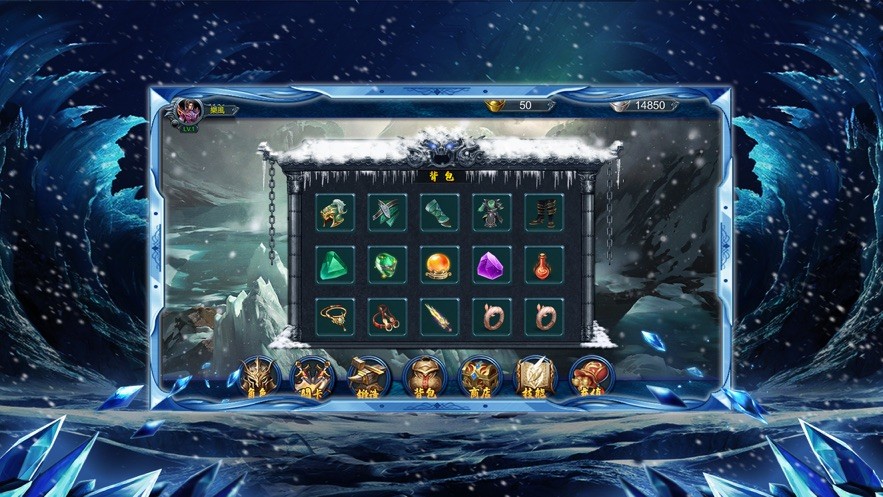This screenshot has width=883, height=497.
Task: Select the green strapped belt armor
Action: coord(388,212)
